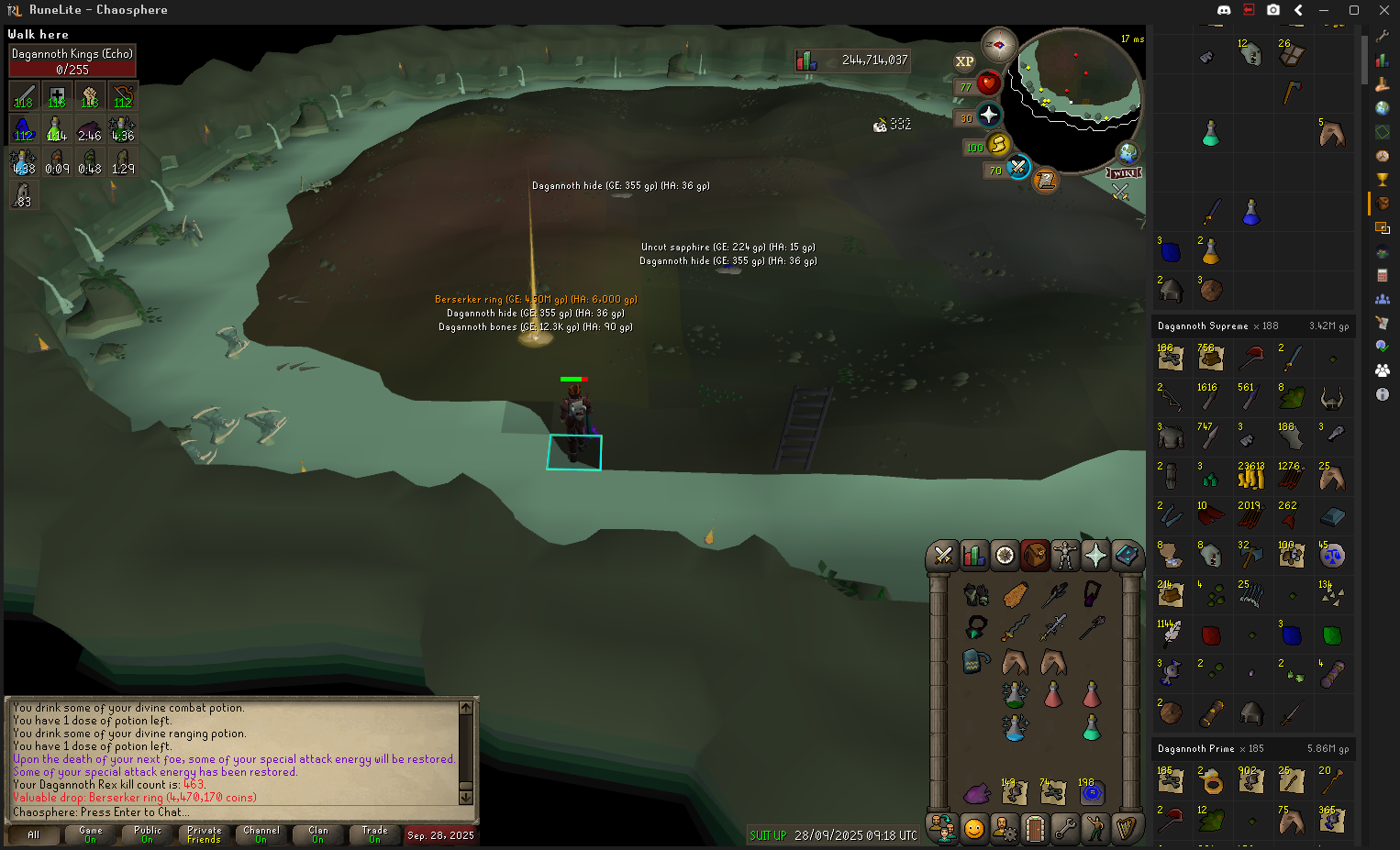
Task: Activate the quick-prayers orb
Action: (x=988, y=116)
